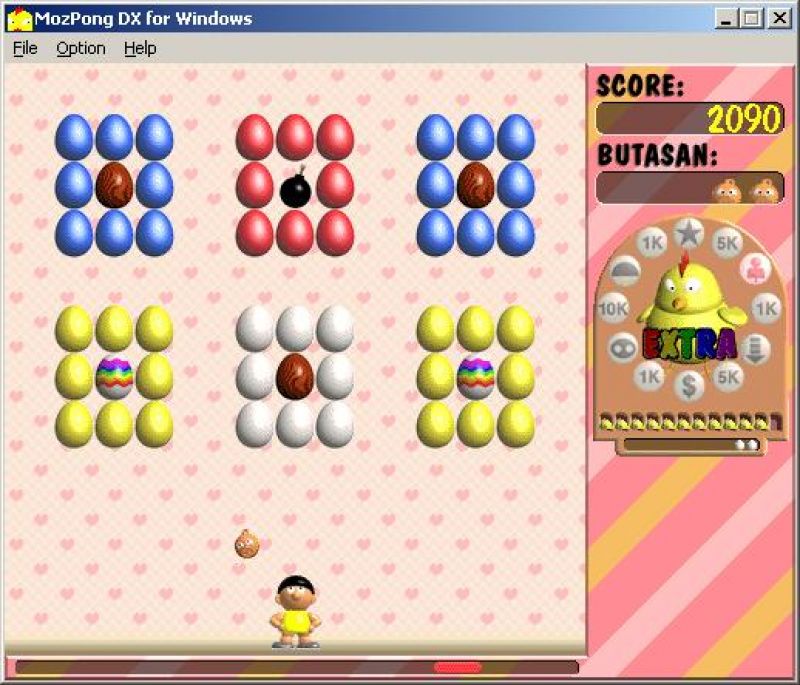The height and width of the screenshot is (685, 800).
Task: Maximize the MozPong DX window
Action: (750, 18)
